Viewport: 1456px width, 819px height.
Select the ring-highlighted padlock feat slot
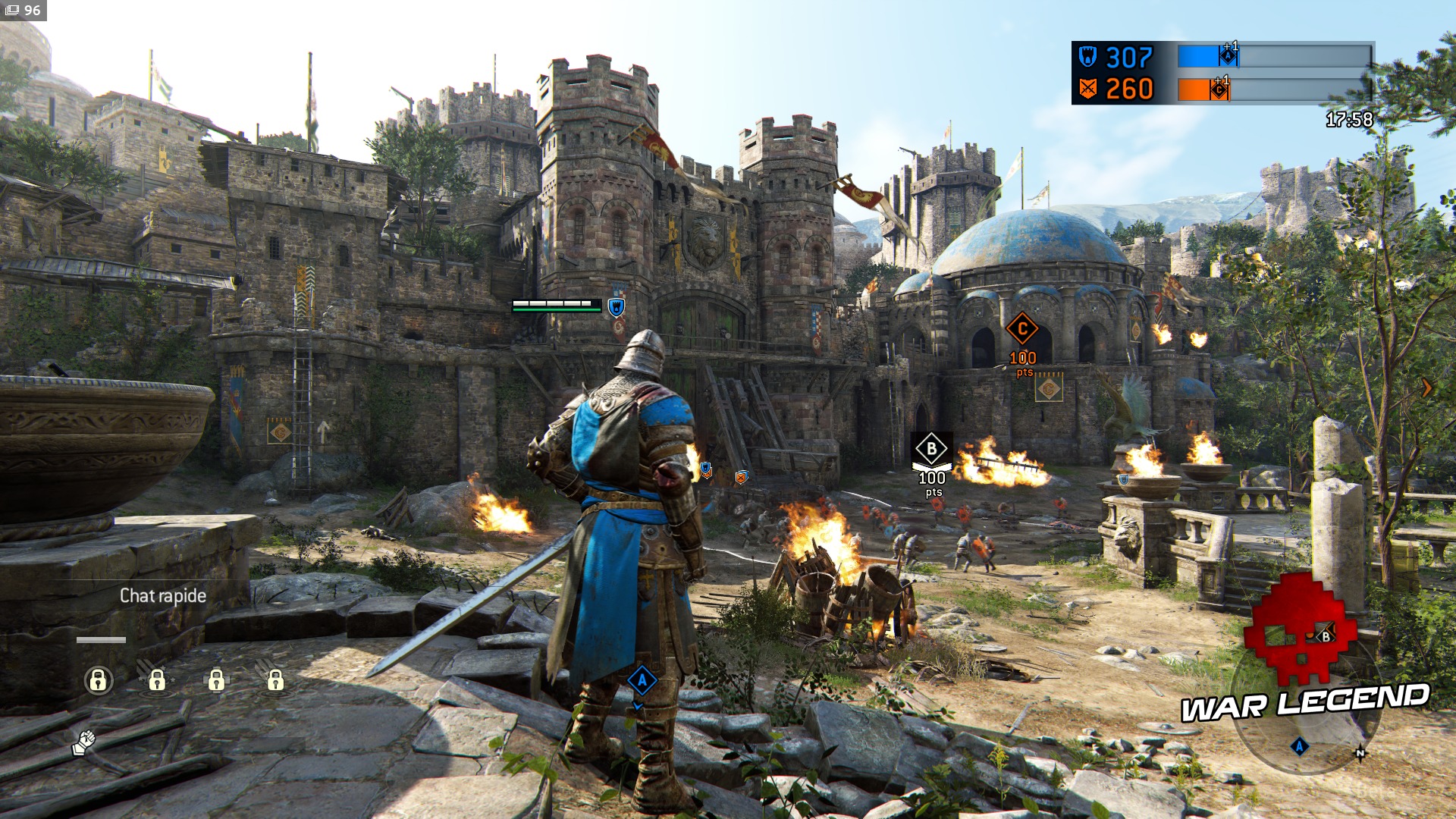click(x=98, y=680)
